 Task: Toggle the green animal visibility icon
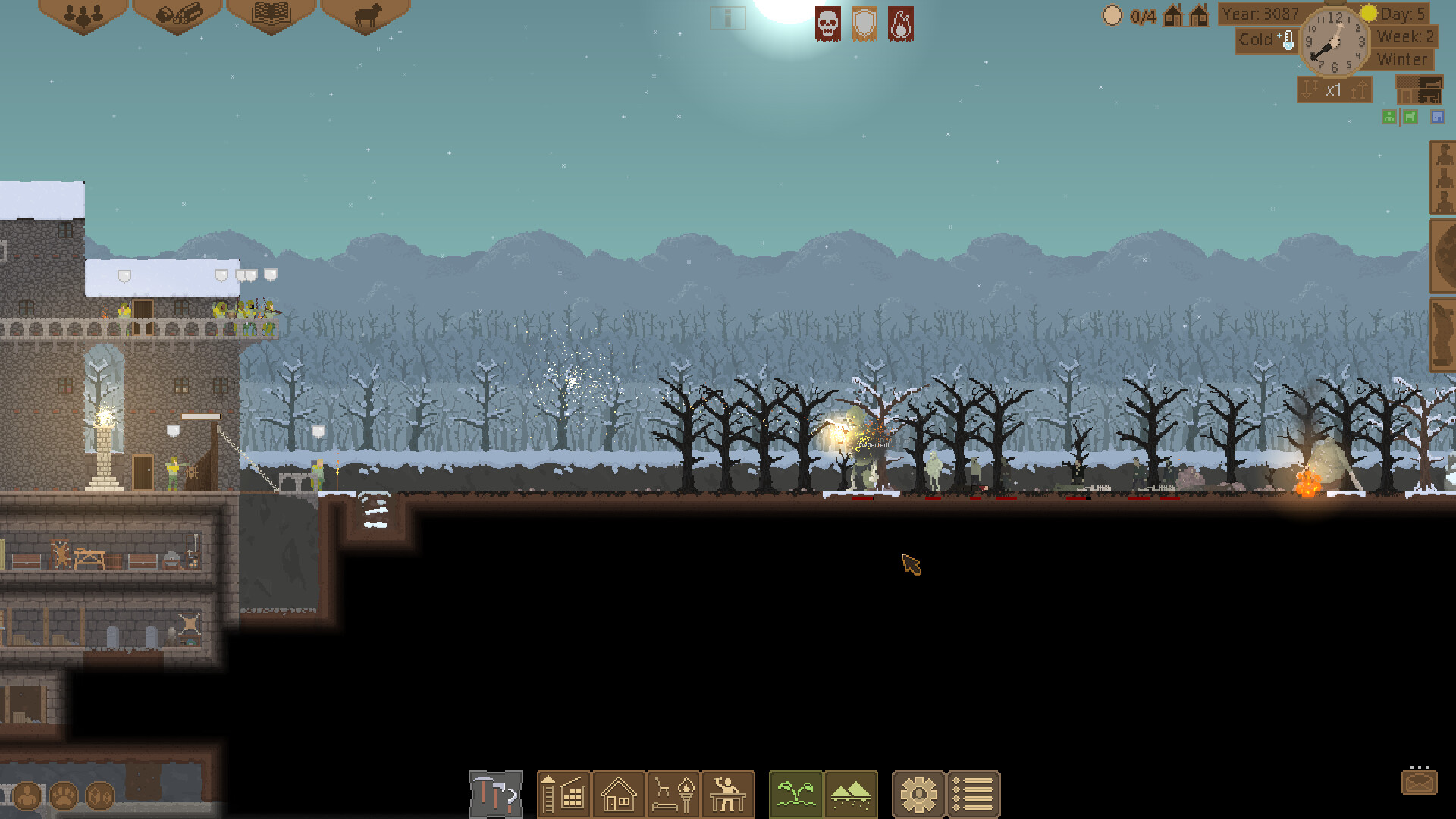pyautogui.click(x=1409, y=117)
